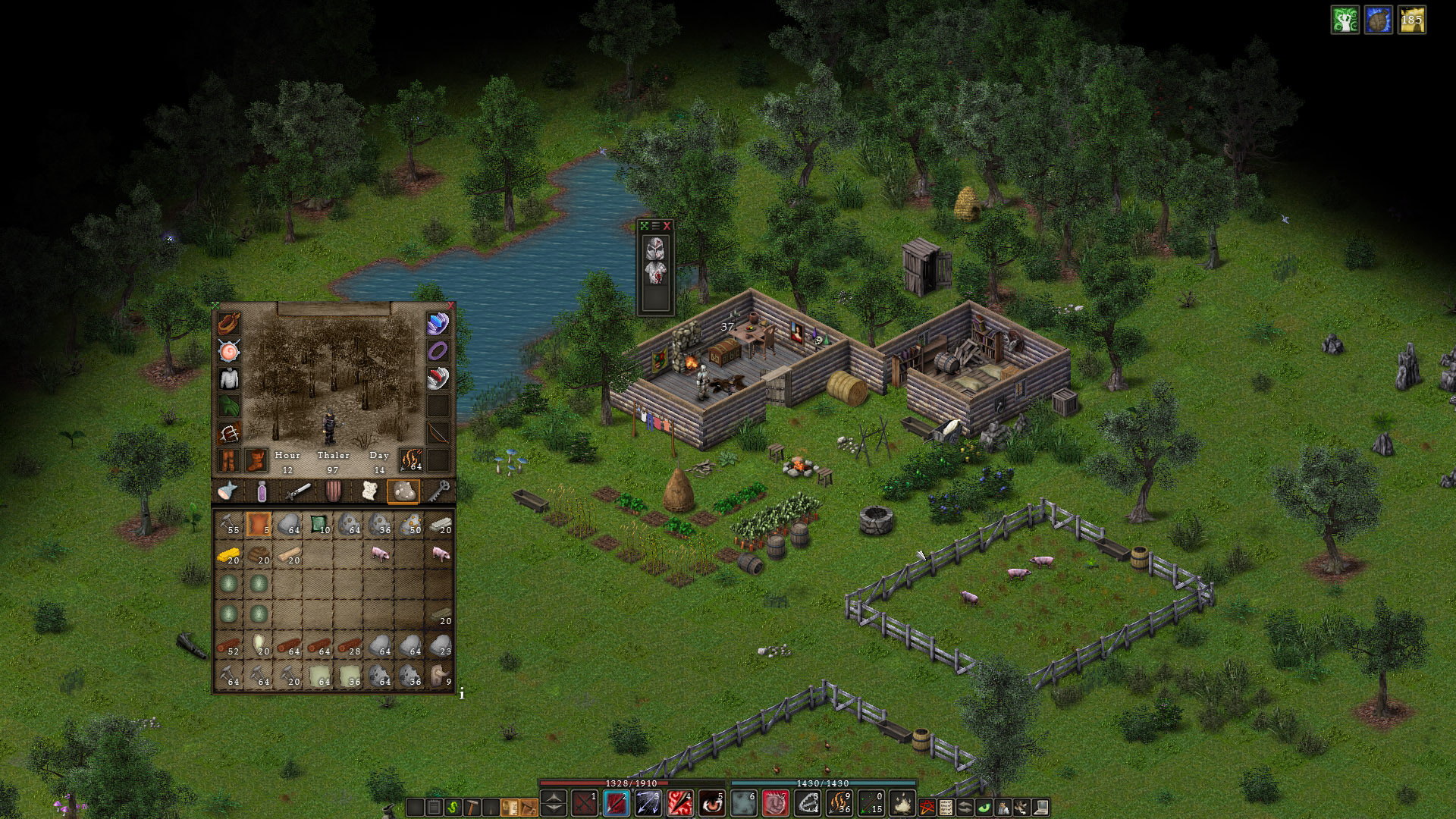Click the green gloves equipment slot
This screenshot has width=1456, height=819.
pyautogui.click(x=229, y=405)
